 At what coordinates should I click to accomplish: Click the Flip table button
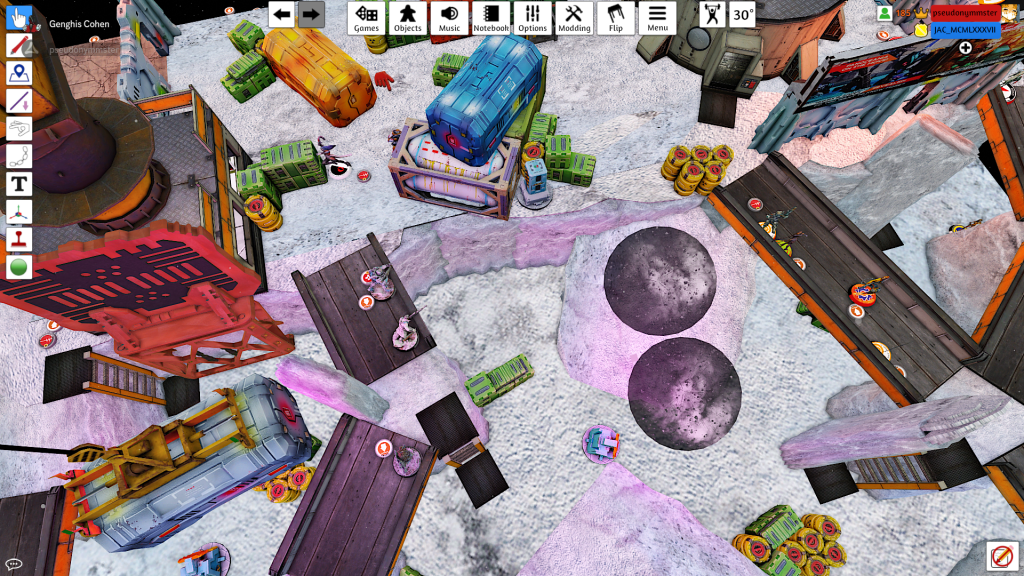(616, 17)
